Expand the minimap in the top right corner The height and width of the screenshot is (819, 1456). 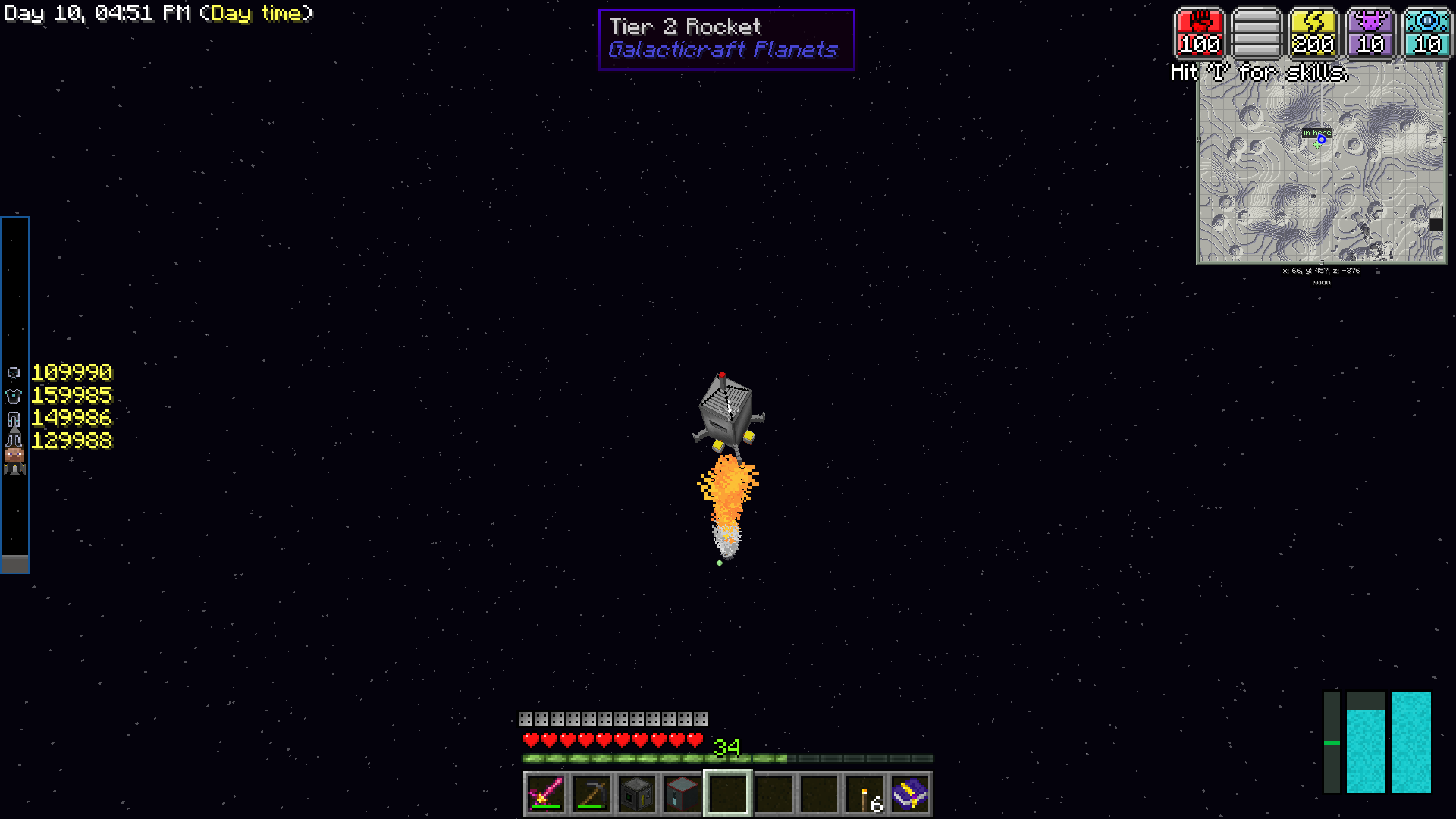[1321, 171]
